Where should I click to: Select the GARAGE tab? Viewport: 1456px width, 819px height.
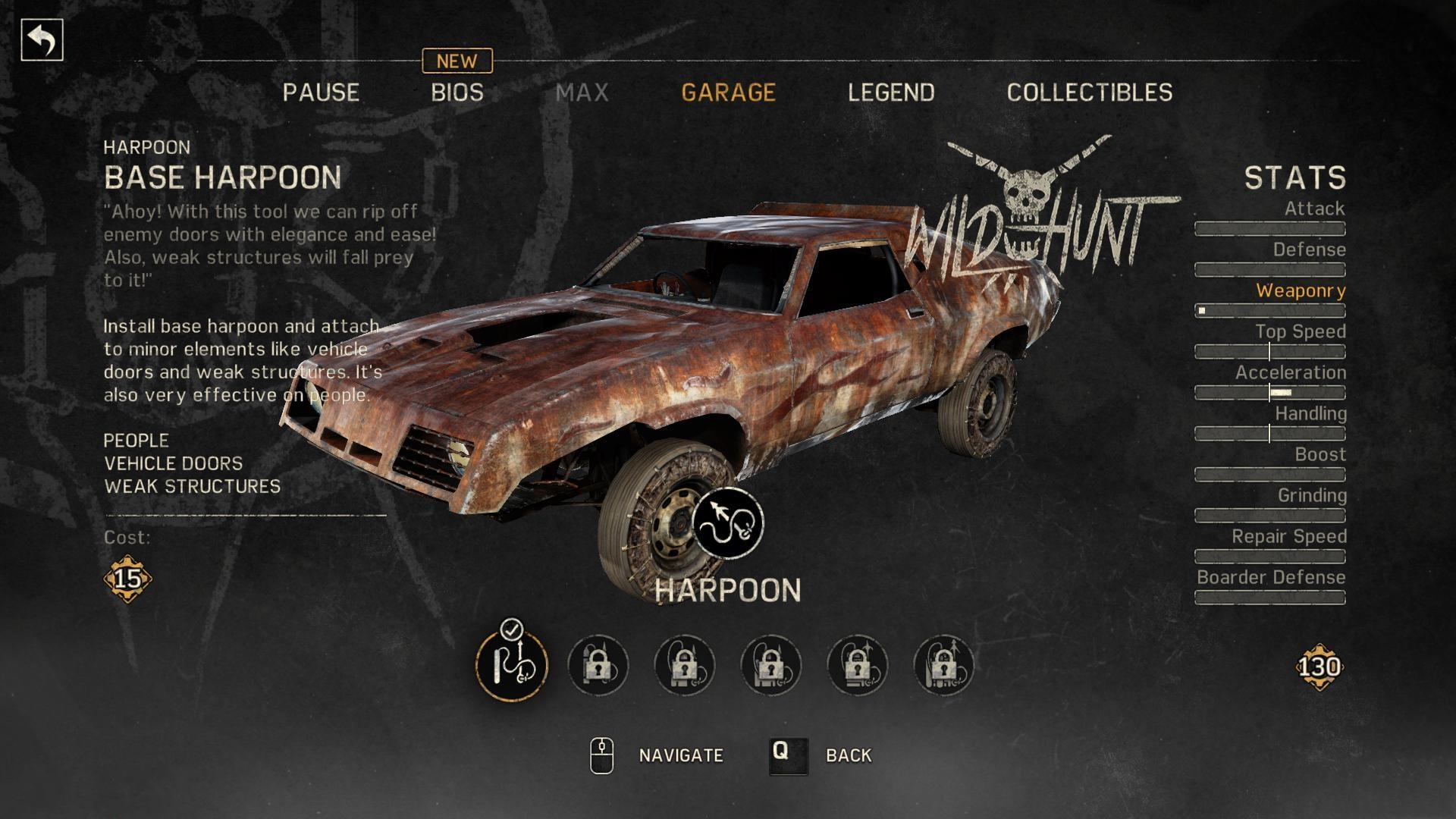[728, 93]
